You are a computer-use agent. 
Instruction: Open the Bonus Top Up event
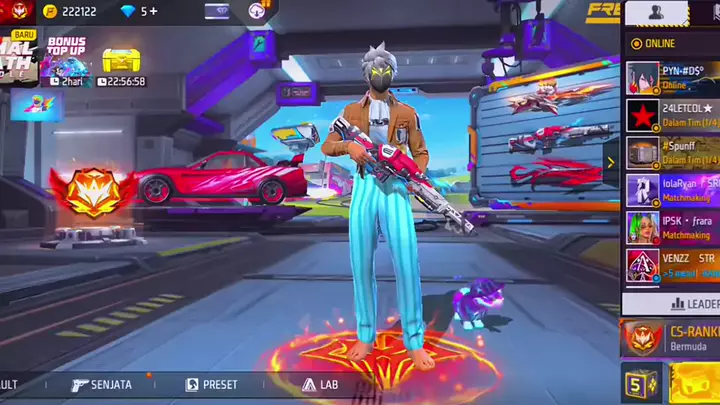66,62
